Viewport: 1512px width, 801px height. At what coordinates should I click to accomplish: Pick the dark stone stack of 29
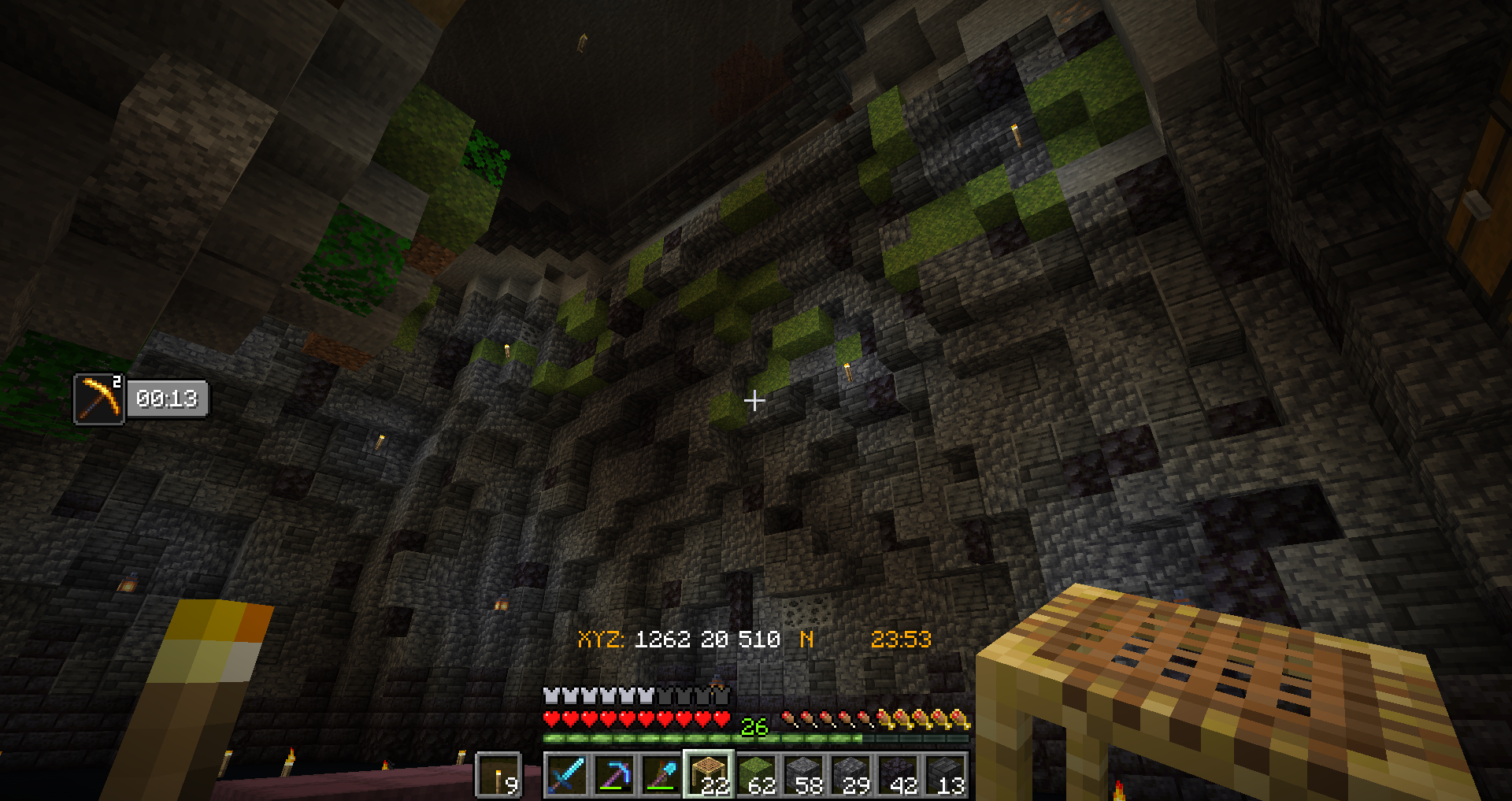coord(850,775)
